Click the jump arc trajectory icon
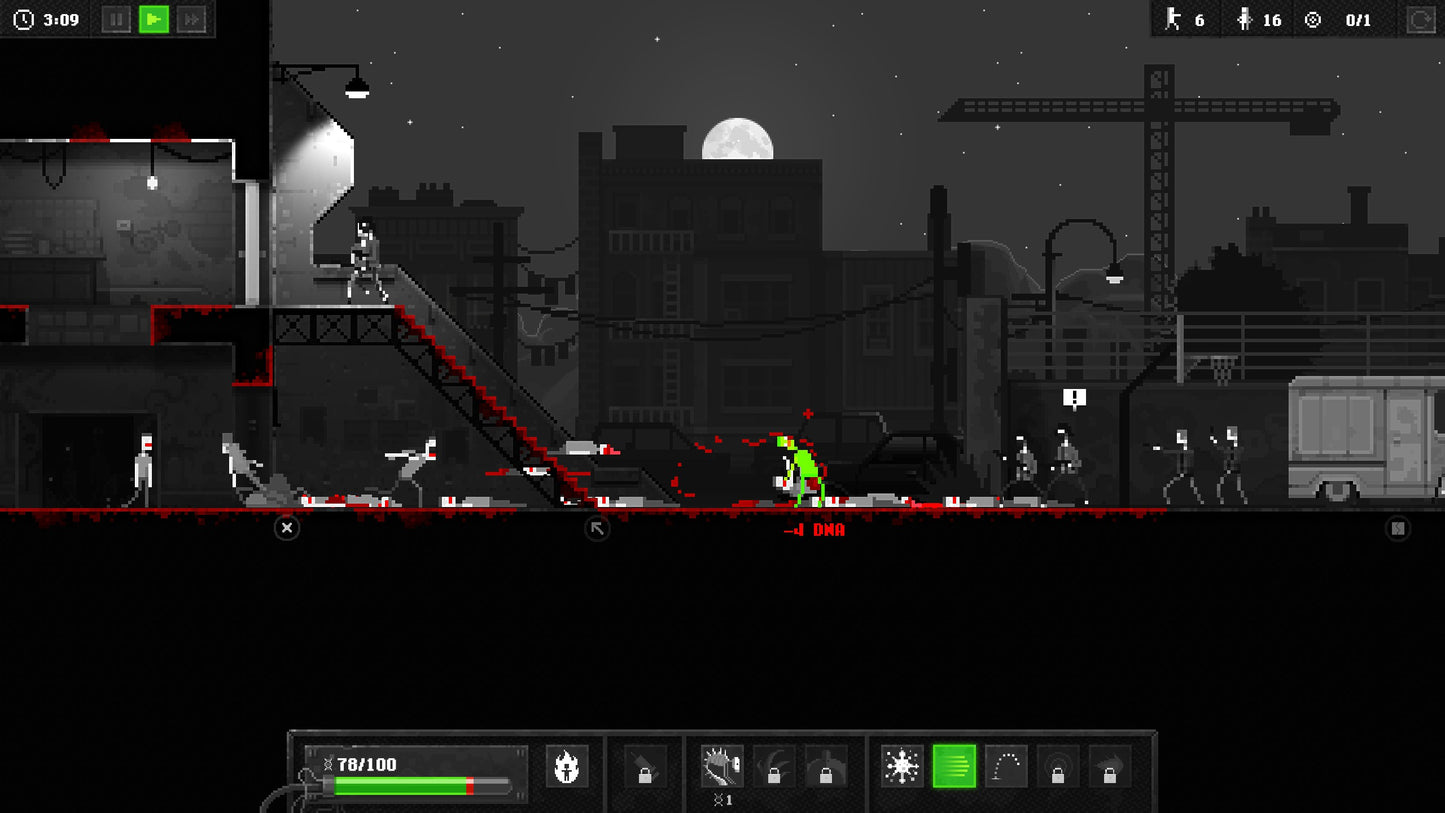The height and width of the screenshot is (813, 1445). coord(1004,766)
